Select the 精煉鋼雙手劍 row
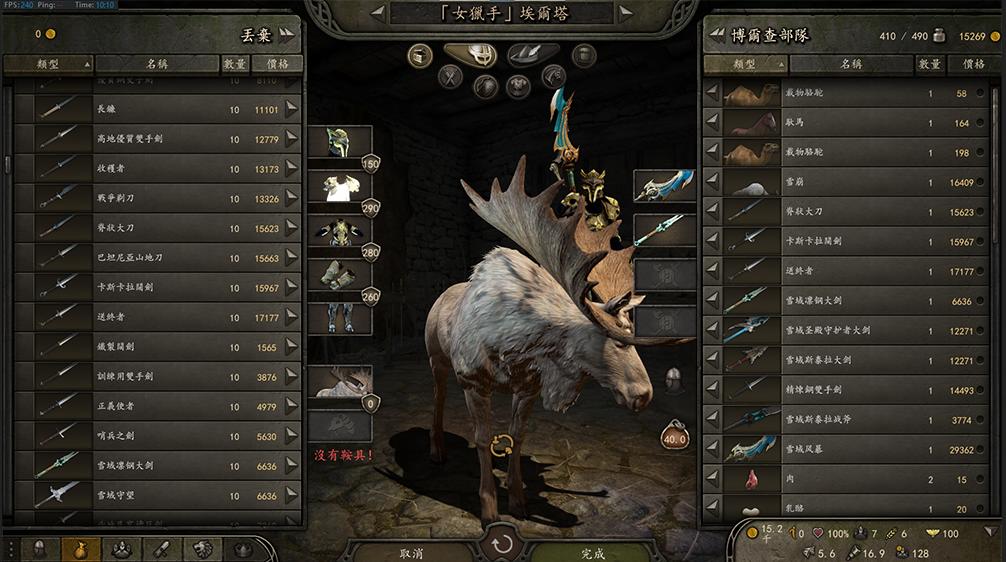Image resolution: width=1006 pixels, height=562 pixels. [850, 390]
